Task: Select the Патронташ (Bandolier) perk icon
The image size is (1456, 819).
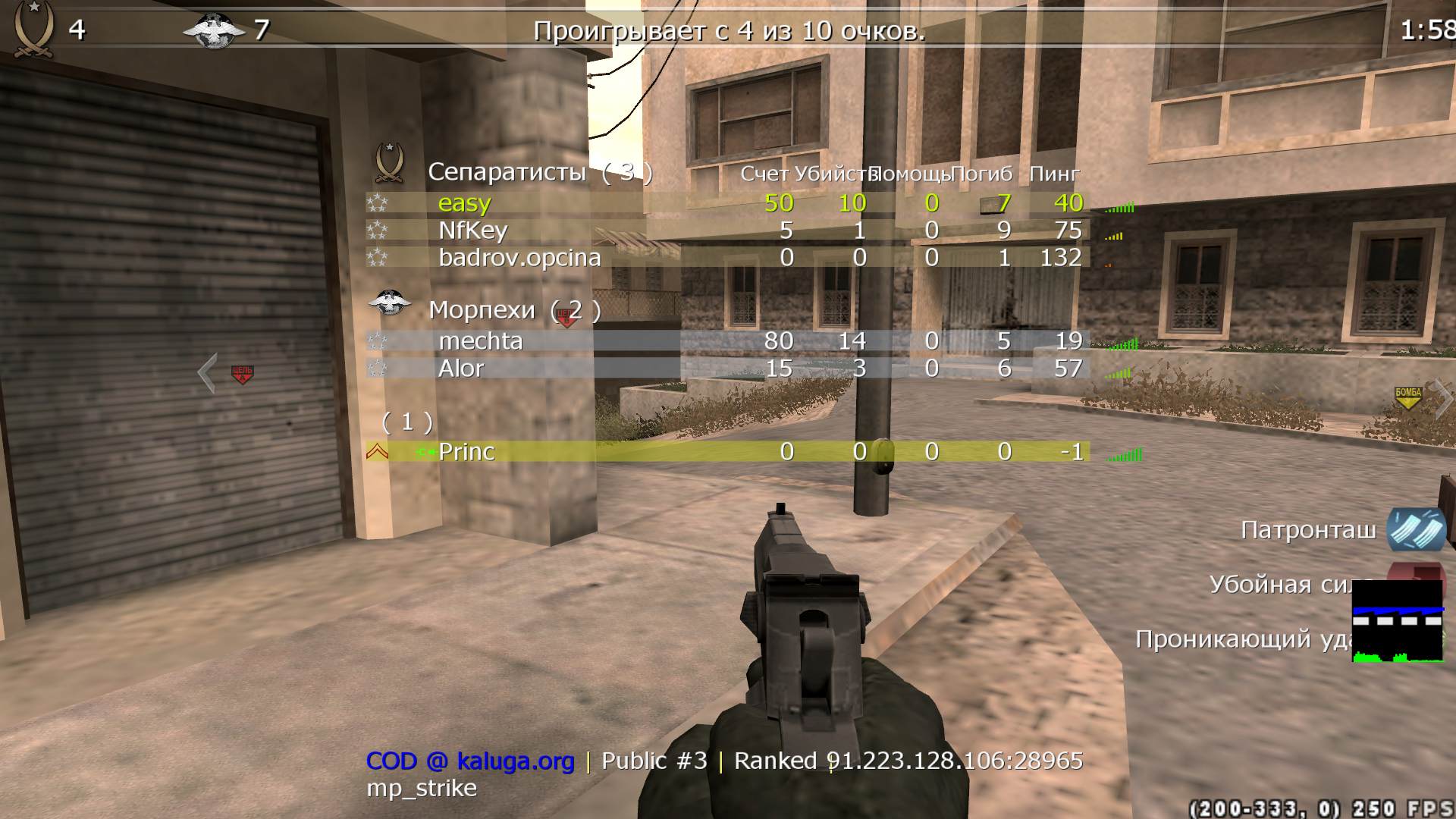Action: [x=1417, y=531]
